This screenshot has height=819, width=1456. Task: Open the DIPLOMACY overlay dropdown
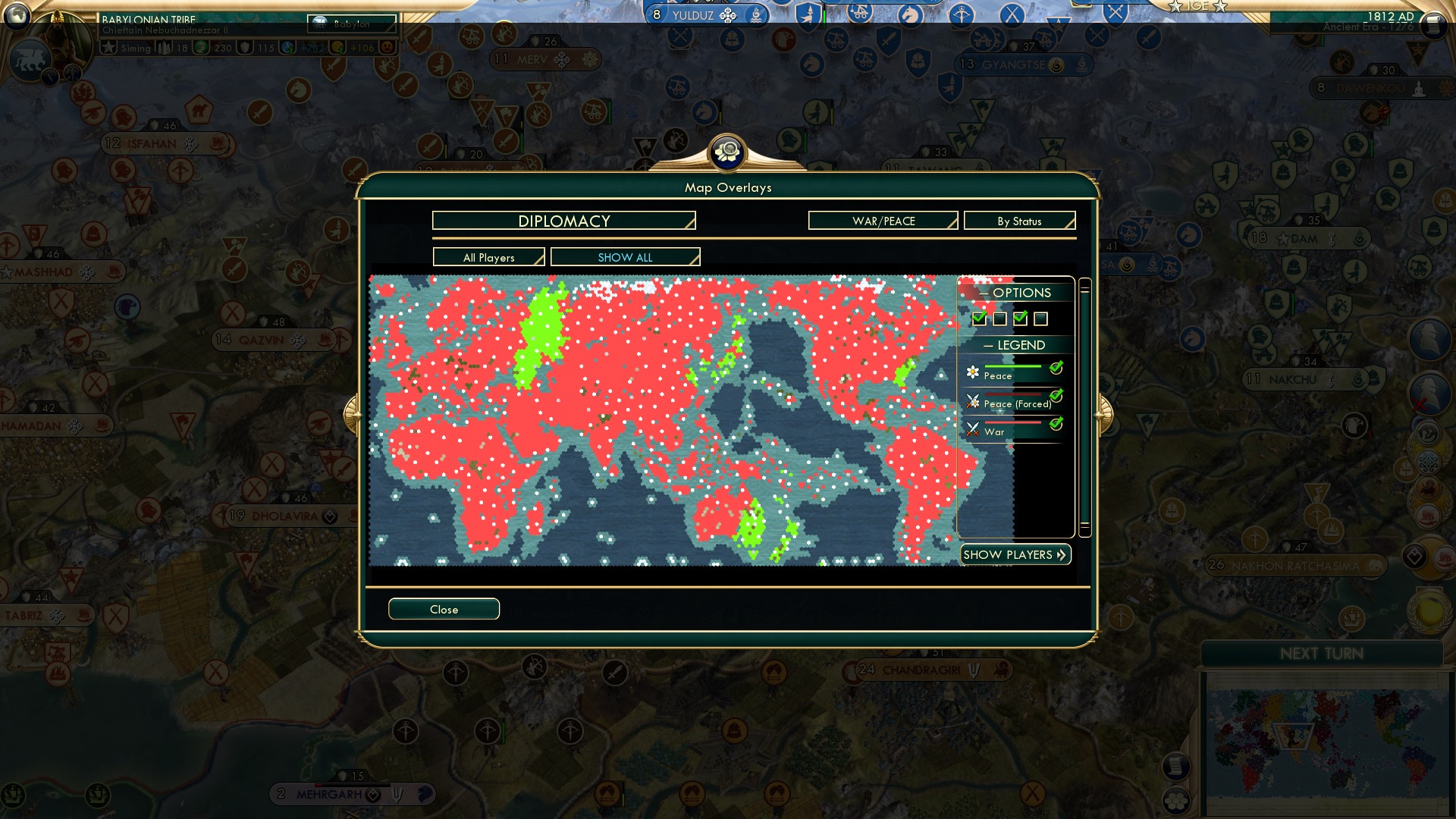[x=563, y=221]
